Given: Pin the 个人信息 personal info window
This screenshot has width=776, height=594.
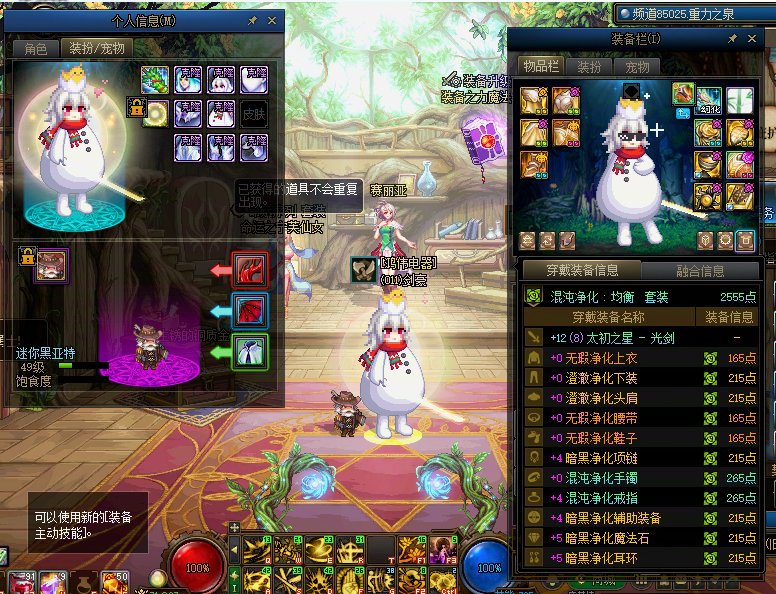Looking at the screenshot, I should click(253, 21).
